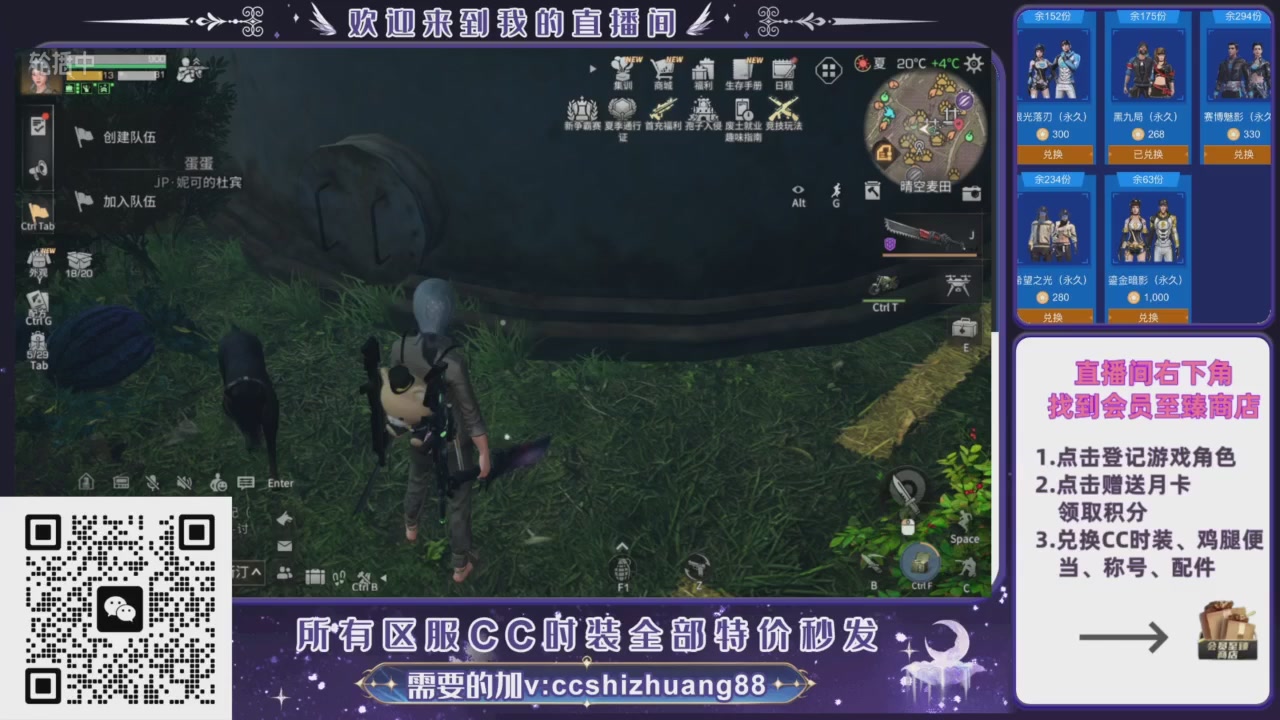Toggle the announcement horn icon on left sidebar
The width and height of the screenshot is (1280, 720).
[x=38, y=170]
